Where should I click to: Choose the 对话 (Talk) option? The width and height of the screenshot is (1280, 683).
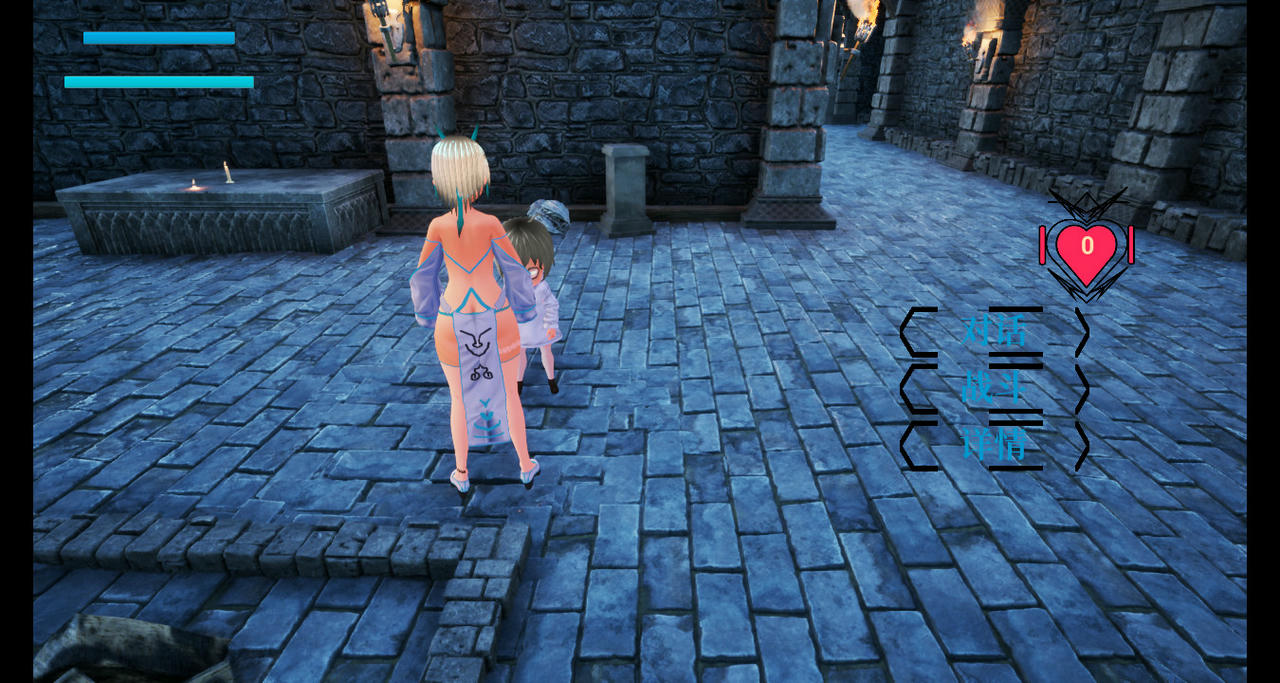[x=994, y=331]
